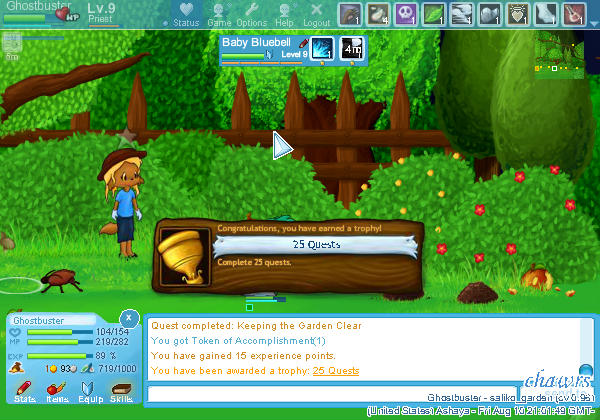Use the green leaf hotbar slot
Image resolution: width=600 pixels, height=420 pixels.
[x=434, y=14]
